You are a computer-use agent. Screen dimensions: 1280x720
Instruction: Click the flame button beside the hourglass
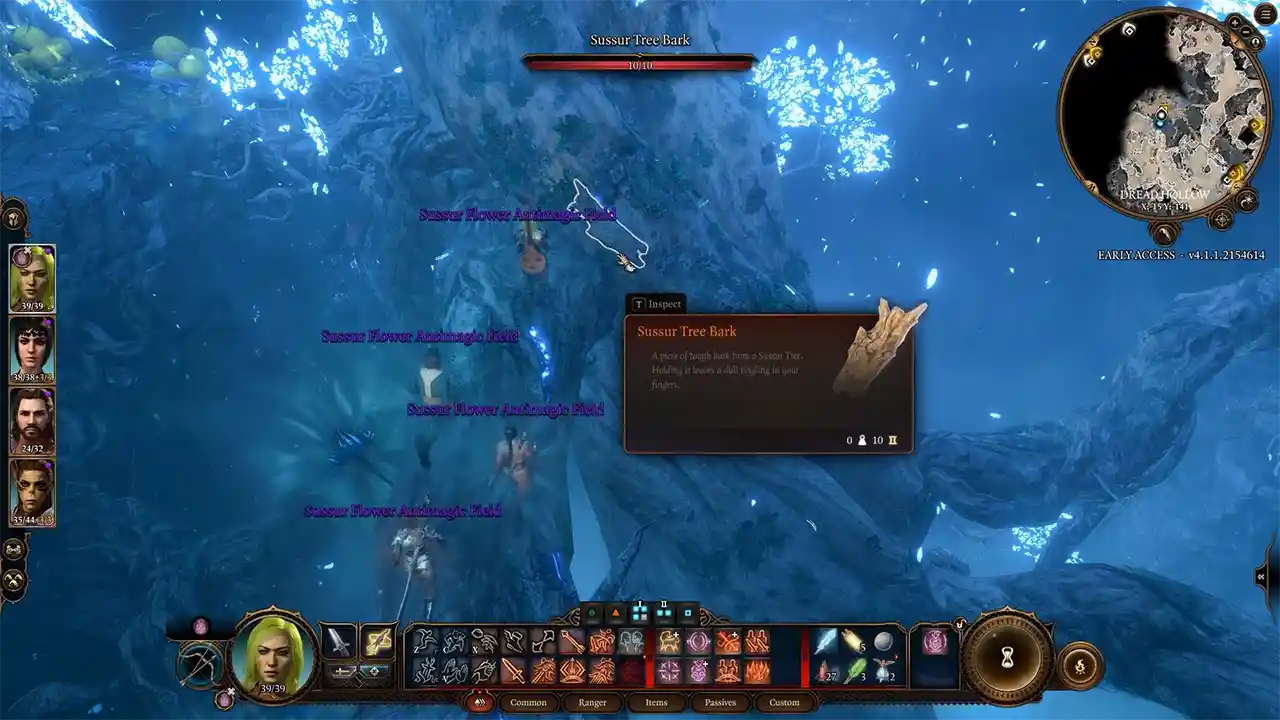(1079, 668)
